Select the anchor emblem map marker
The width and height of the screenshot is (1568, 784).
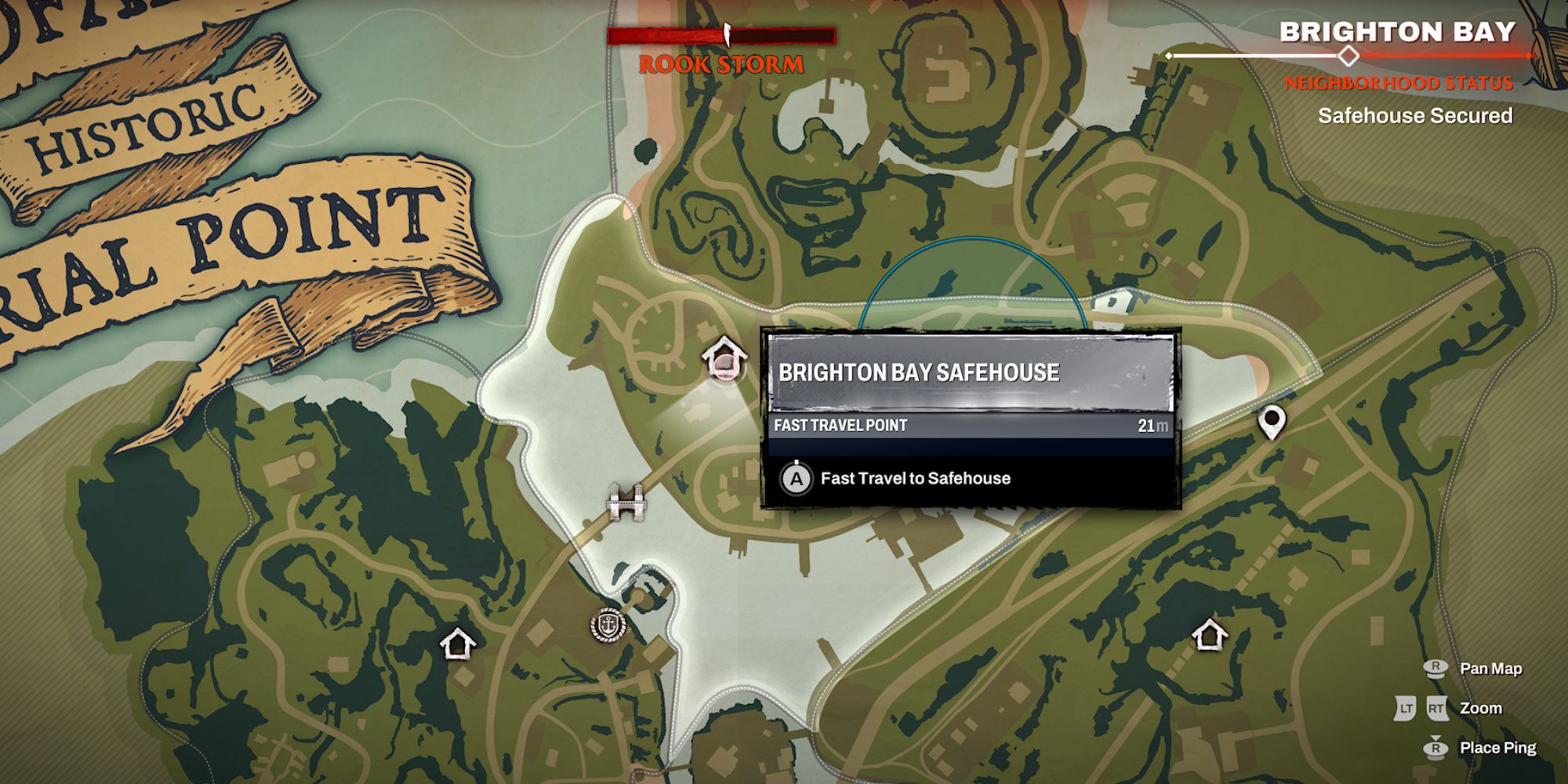pyautogui.click(x=608, y=626)
